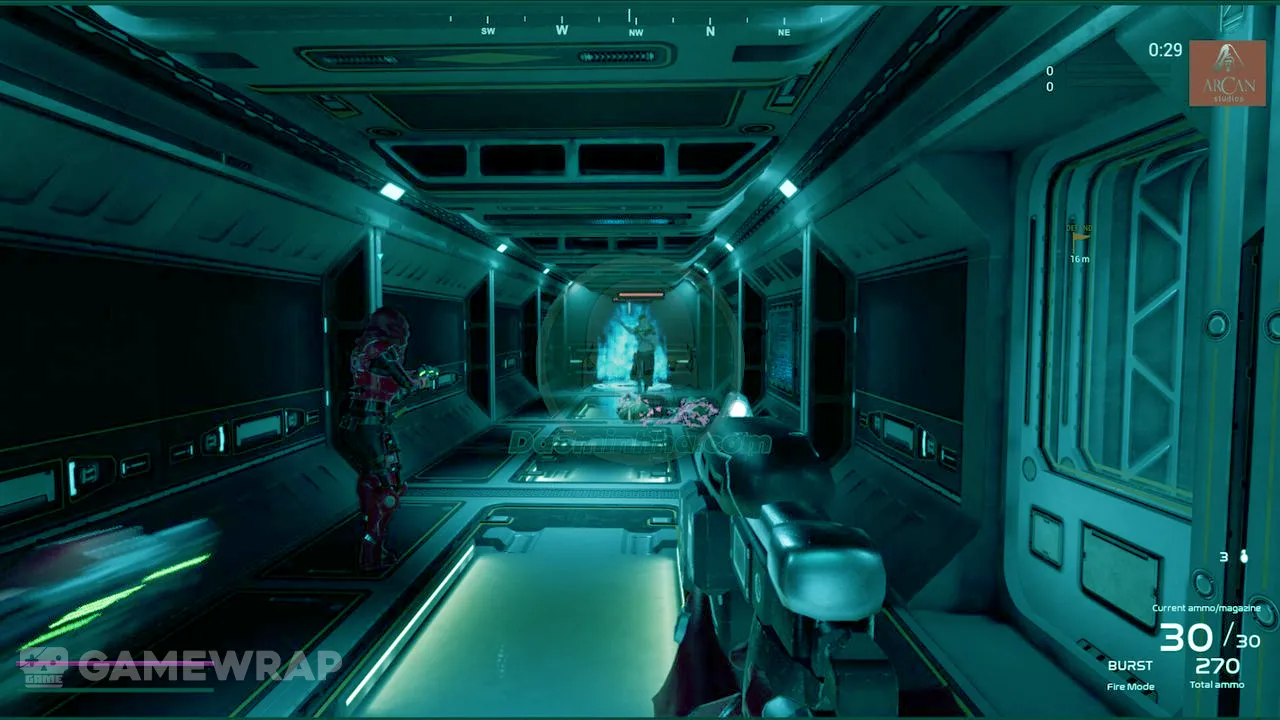Click the compass heading bar
1280x720 pixels.
[x=634, y=24]
